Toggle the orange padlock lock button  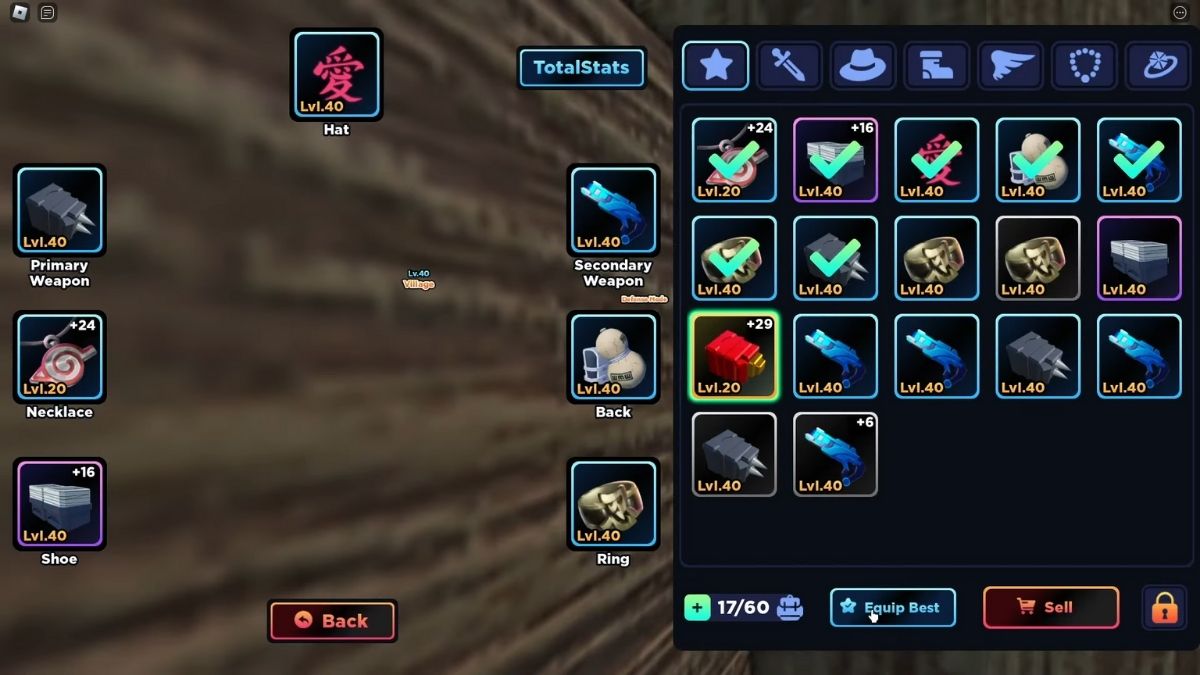click(1164, 607)
